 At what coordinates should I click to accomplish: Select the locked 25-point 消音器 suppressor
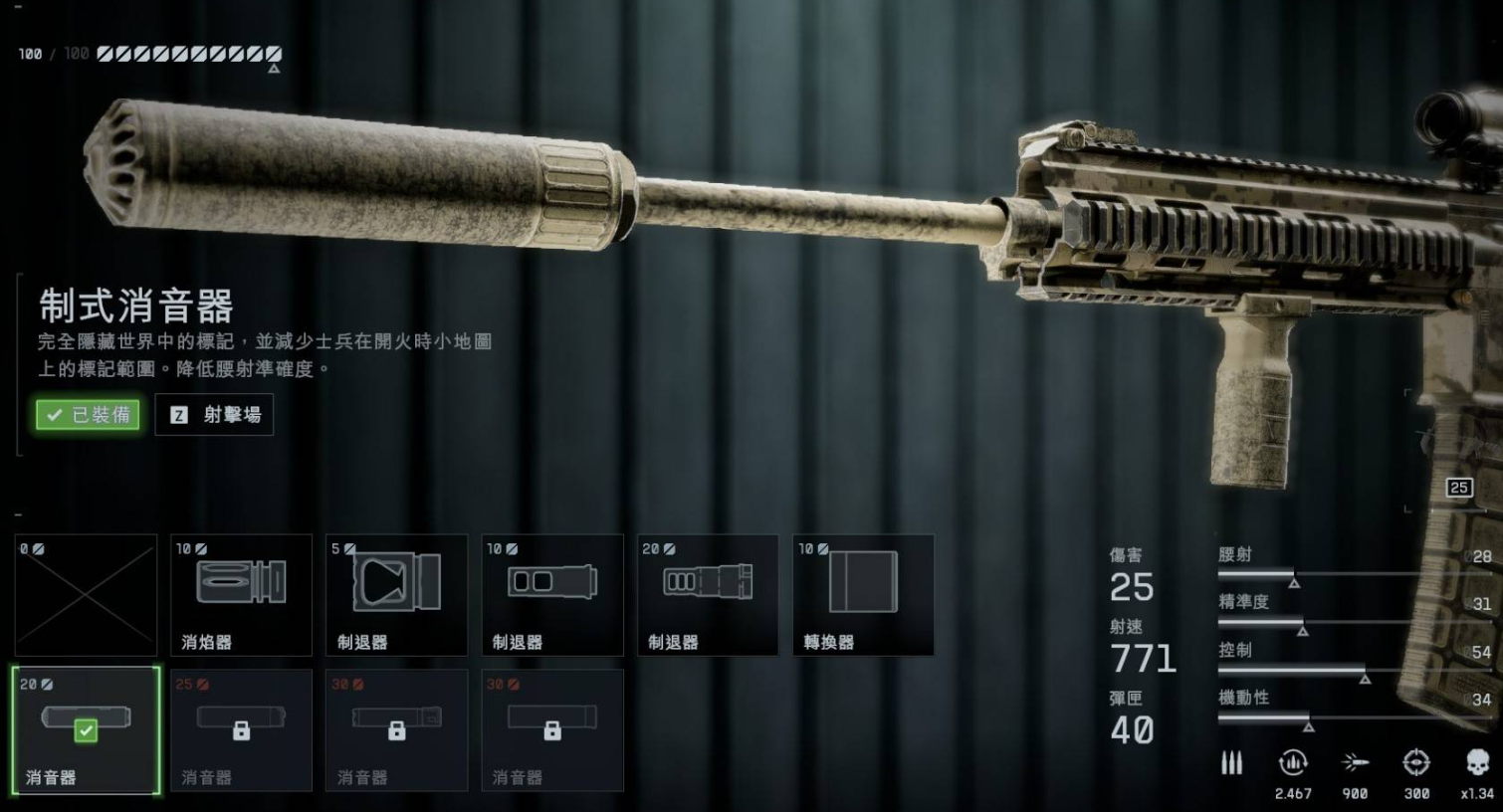click(x=241, y=730)
